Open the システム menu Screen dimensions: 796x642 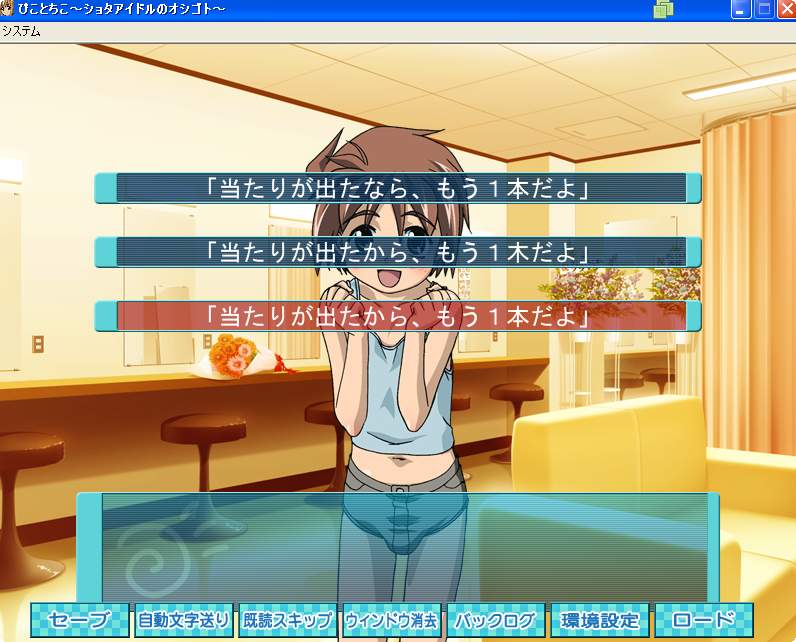point(21,30)
